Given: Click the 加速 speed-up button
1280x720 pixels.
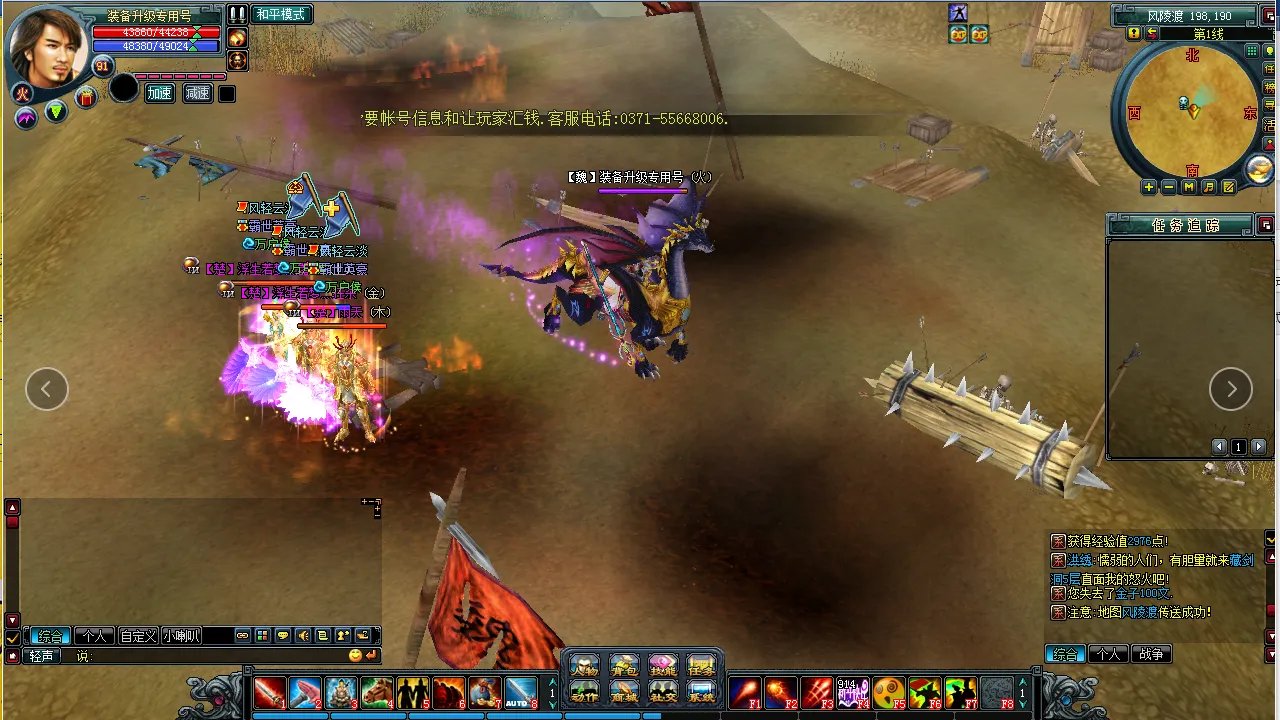Looking at the screenshot, I should point(160,93).
